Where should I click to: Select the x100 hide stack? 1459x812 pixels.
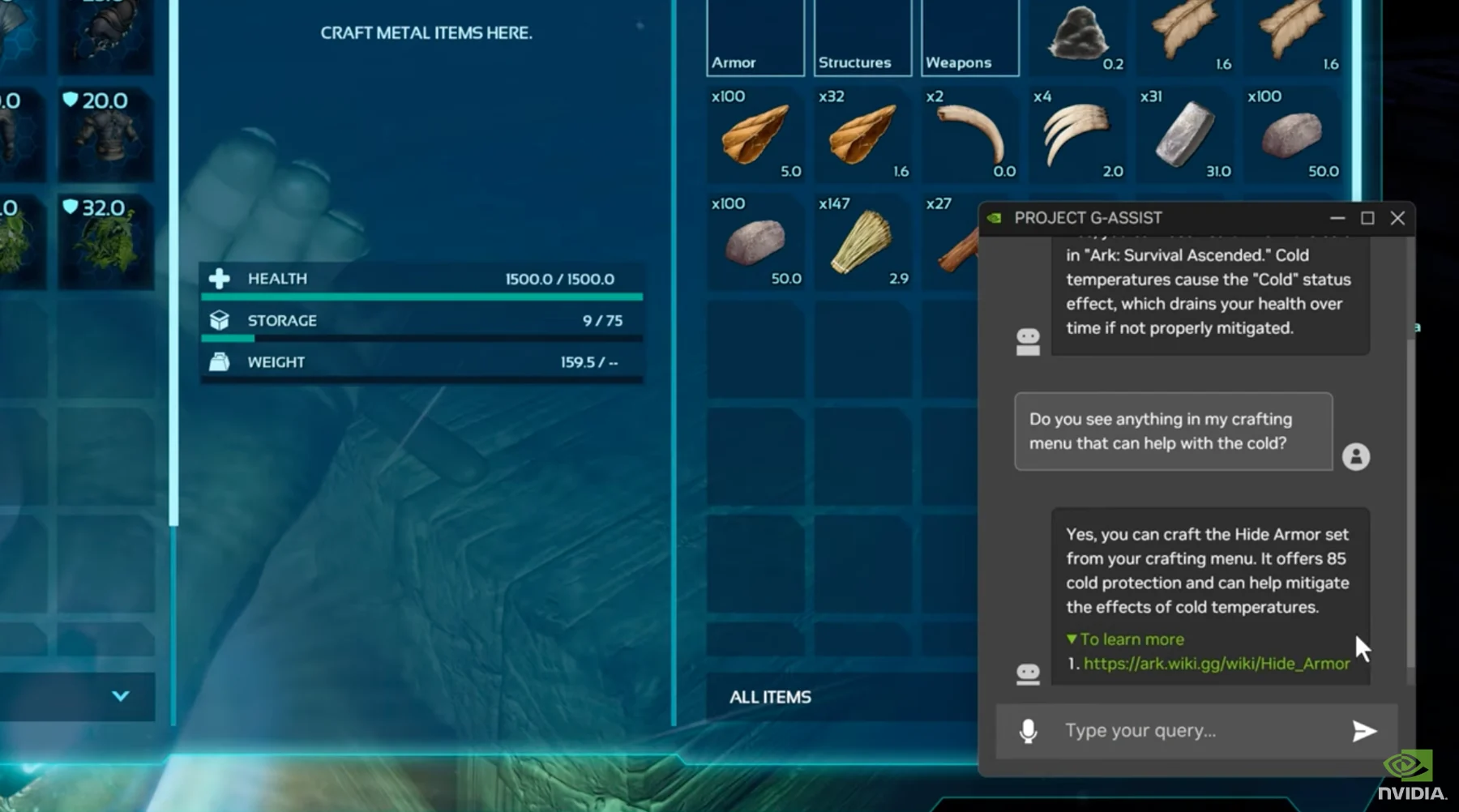point(755,135)
